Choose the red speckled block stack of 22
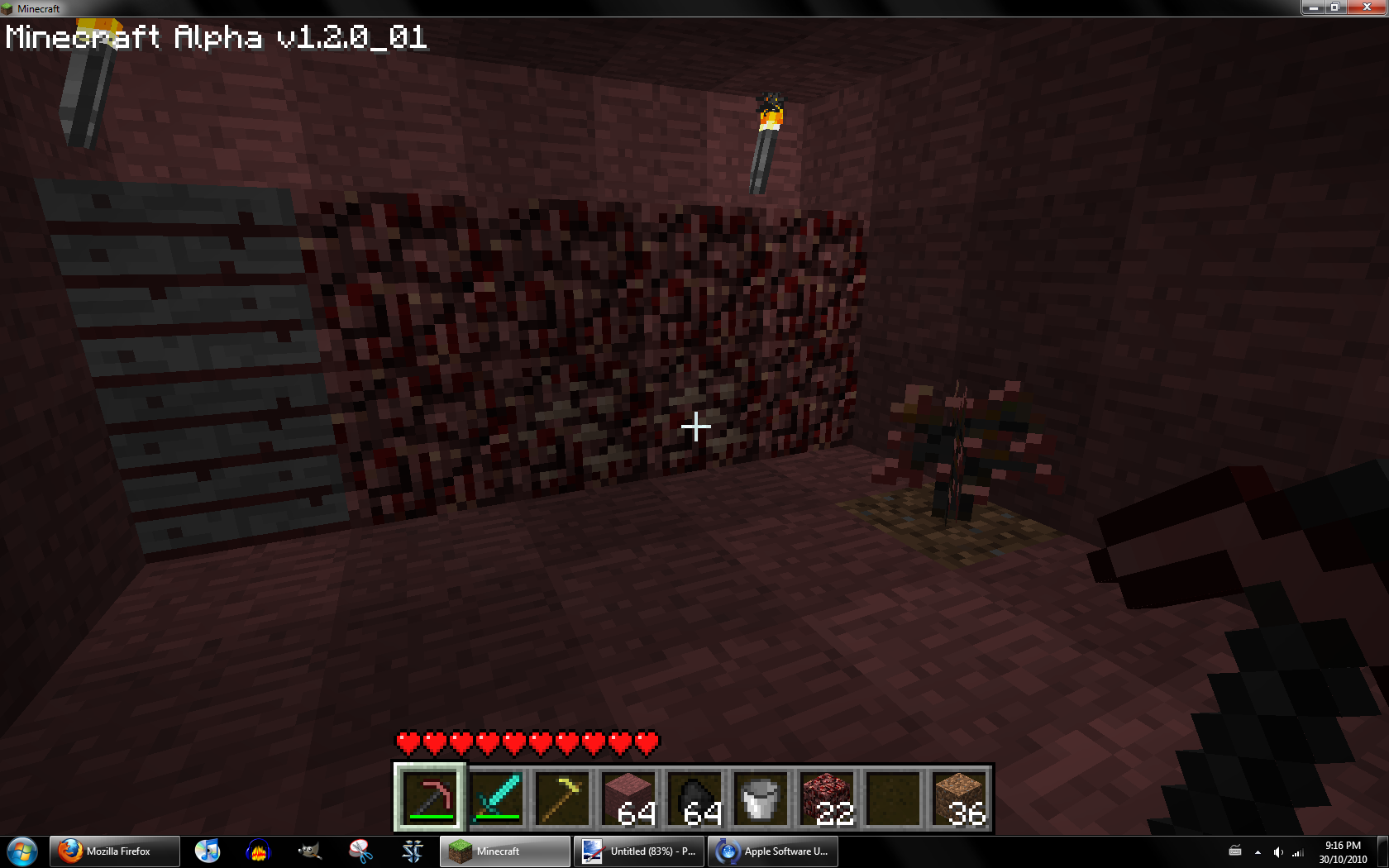Image resolution: width=1389 pixels, height=868 pixels. (827, 798)
